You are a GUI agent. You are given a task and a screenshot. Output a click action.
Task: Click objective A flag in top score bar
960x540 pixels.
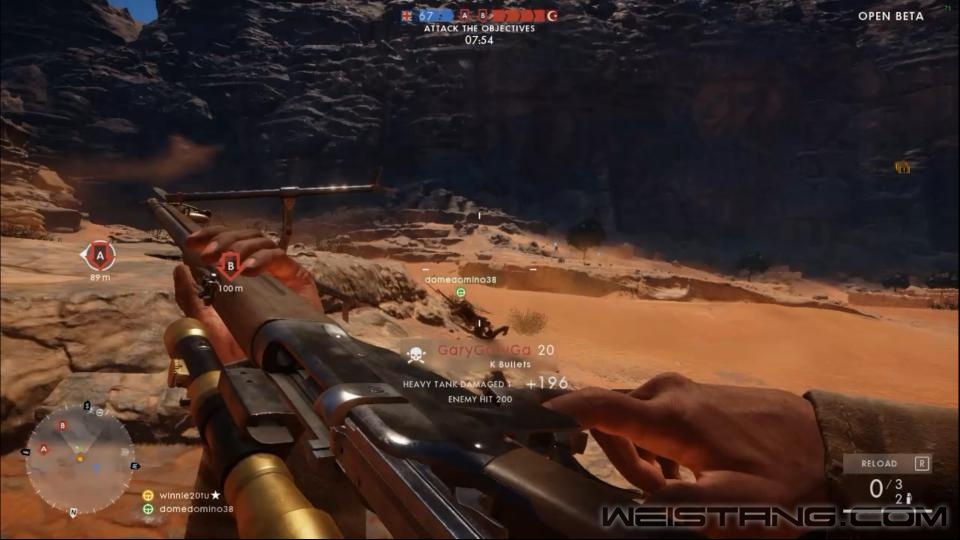465,16
